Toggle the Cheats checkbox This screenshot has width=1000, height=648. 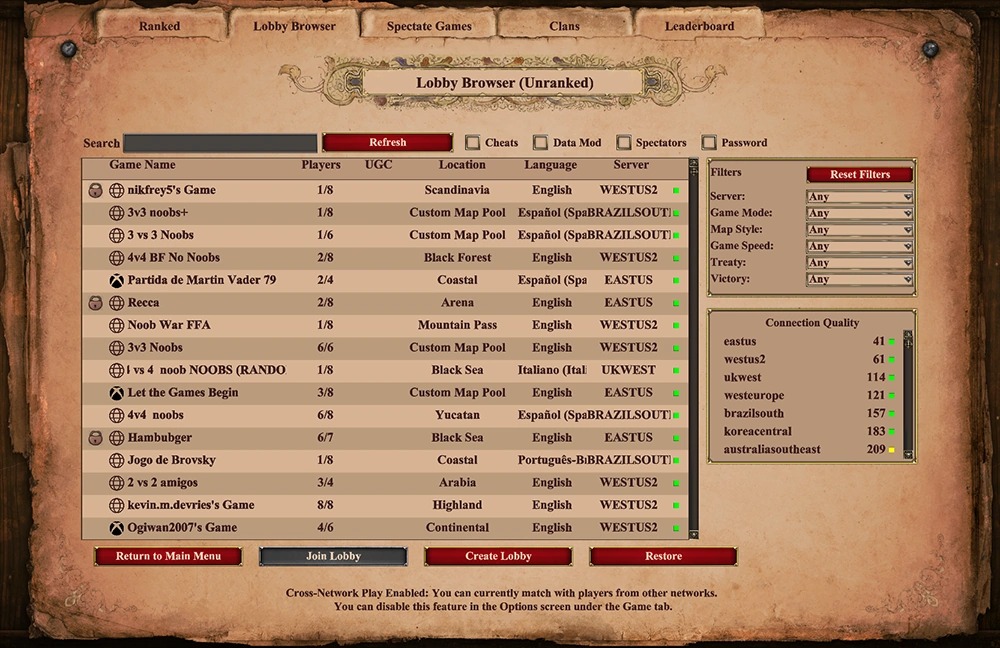click(473, 143)
